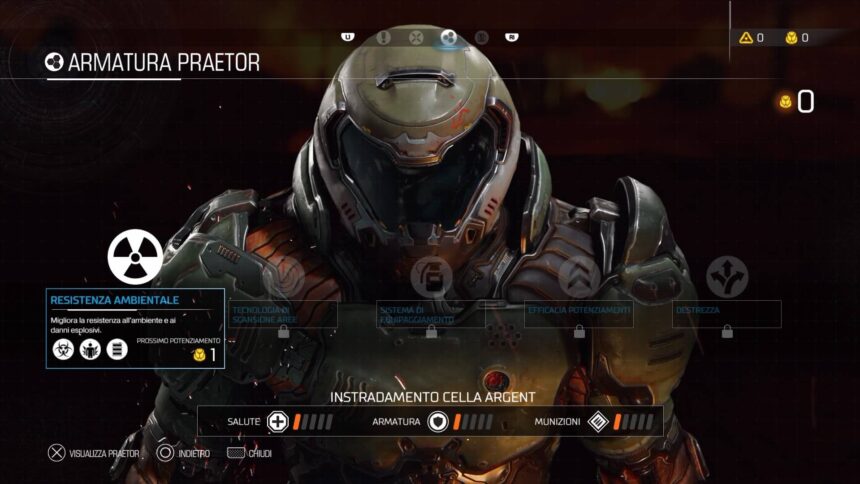This screenshot has height=484, width=860.
Task: Select the bug-shaped upgrade icon
Action: (90, 350)
